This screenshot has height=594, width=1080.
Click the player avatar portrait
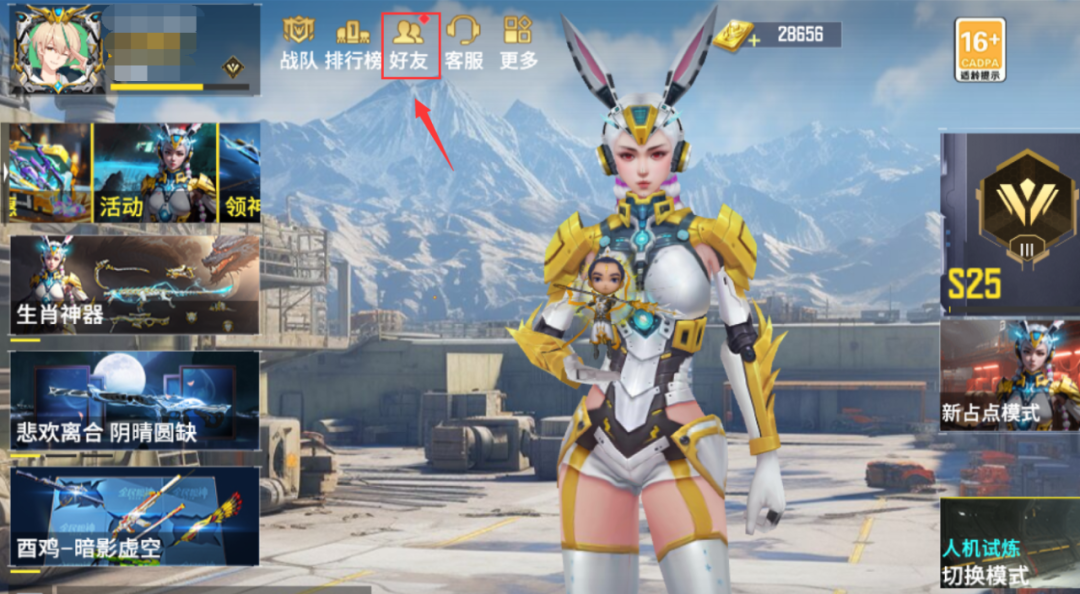coord(57,49)
